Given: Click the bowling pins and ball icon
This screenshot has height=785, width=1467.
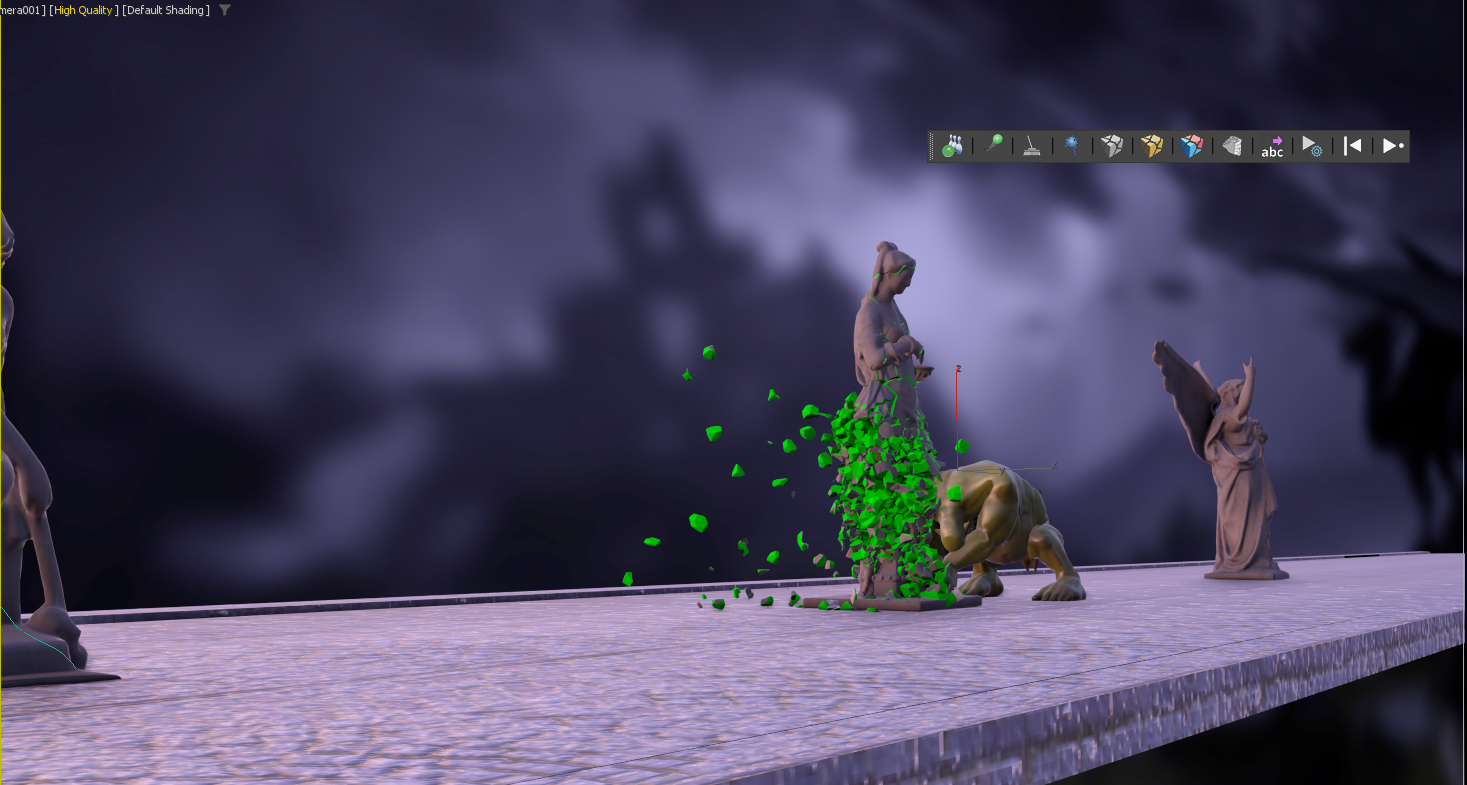Looking at the screenshot, I should tap(952, 146).
